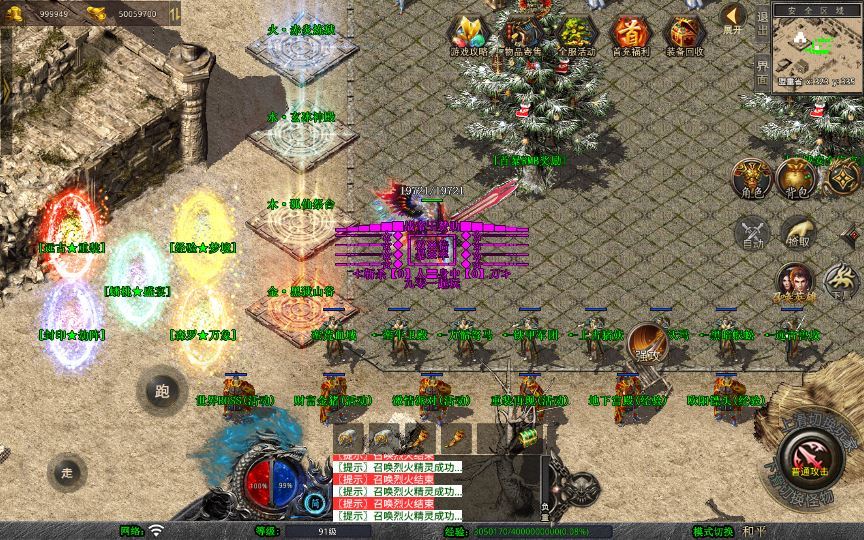
Task: Open the 游戏攻略 game guide icon
Action: click(469, 35)
